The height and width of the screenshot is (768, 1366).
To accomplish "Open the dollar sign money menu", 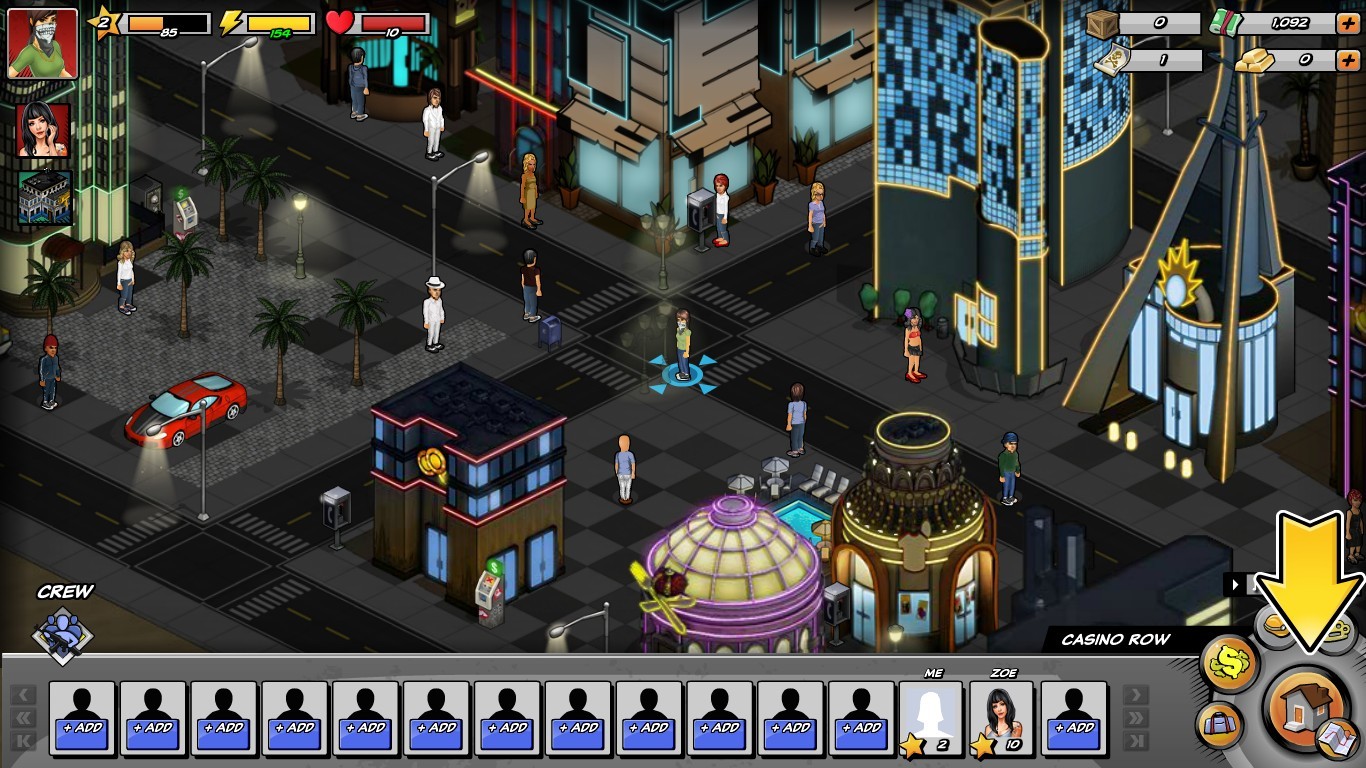I will point(1230,662).
